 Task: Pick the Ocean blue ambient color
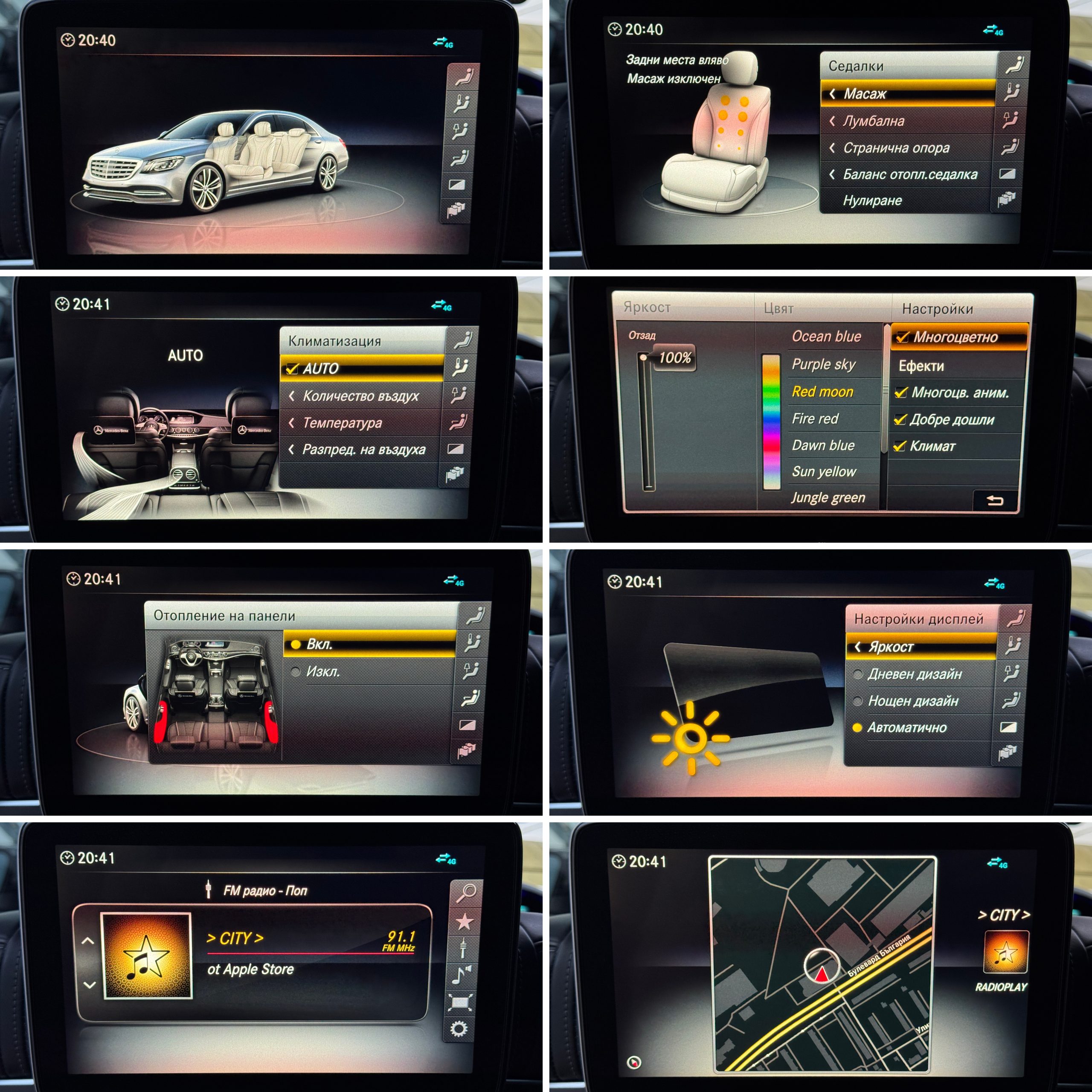(x=826, y=337)
